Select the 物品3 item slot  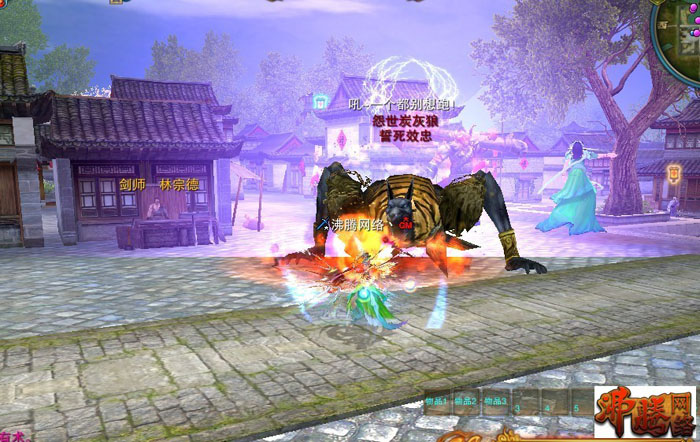494,402
